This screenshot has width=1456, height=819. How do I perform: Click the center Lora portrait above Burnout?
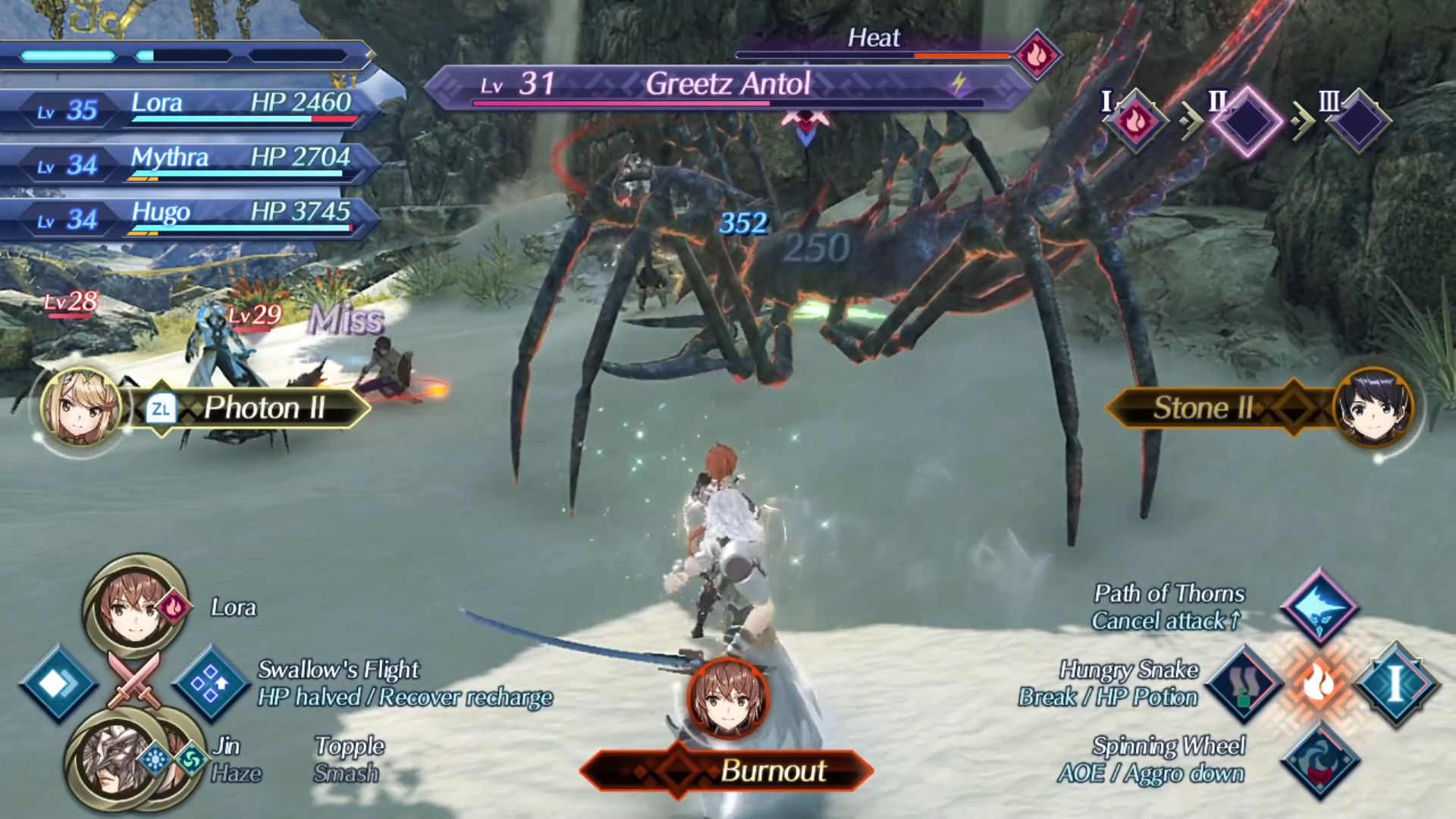[x=728, y=698]
